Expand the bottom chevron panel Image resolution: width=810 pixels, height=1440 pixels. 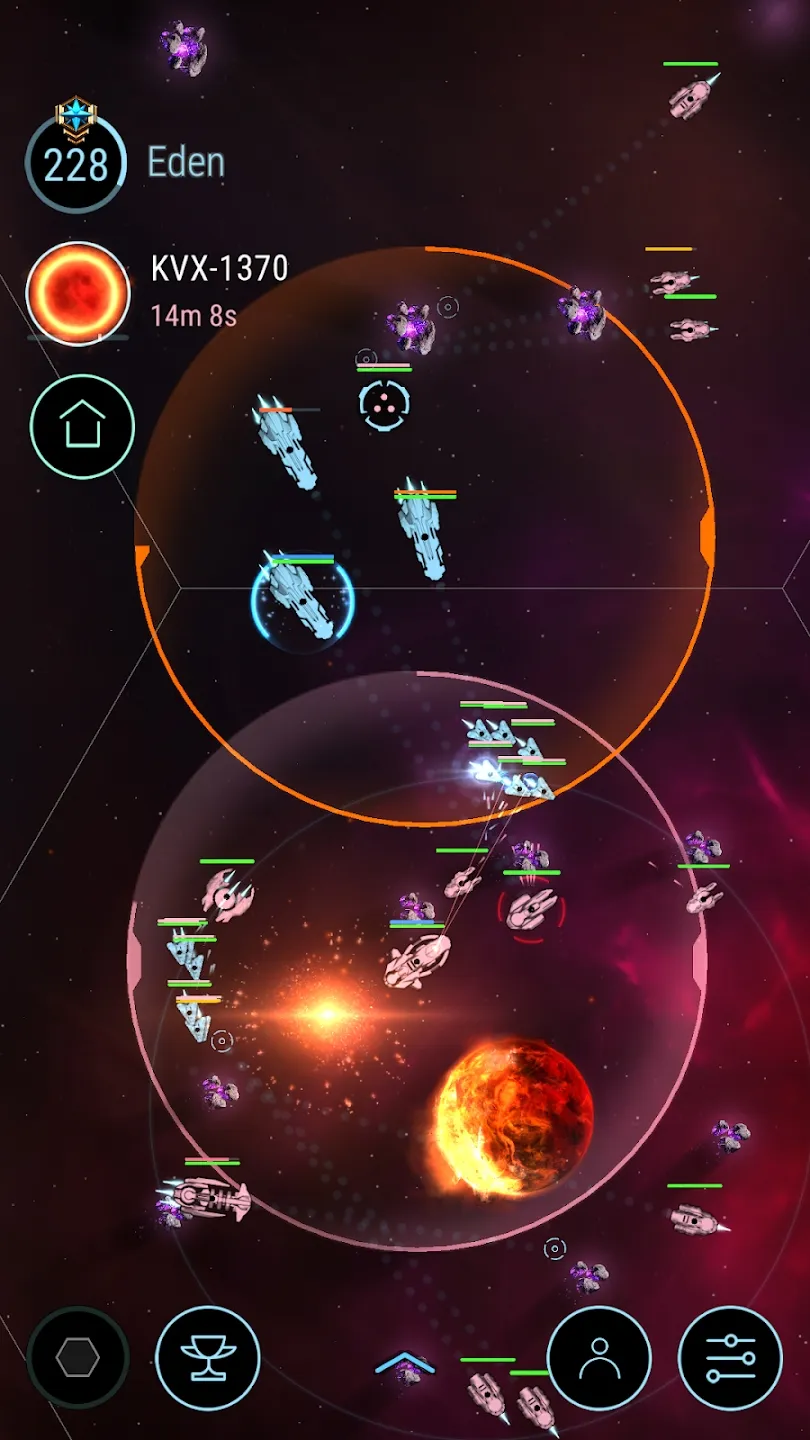[x=404, y=1362]
